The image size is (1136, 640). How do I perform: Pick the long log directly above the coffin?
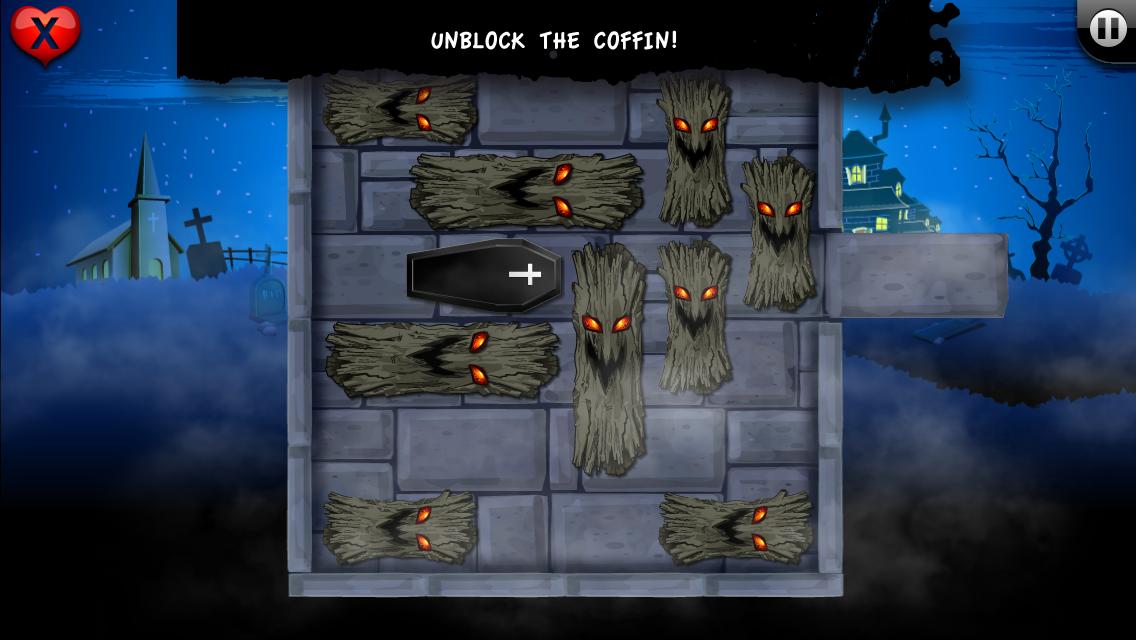[526, 191]
